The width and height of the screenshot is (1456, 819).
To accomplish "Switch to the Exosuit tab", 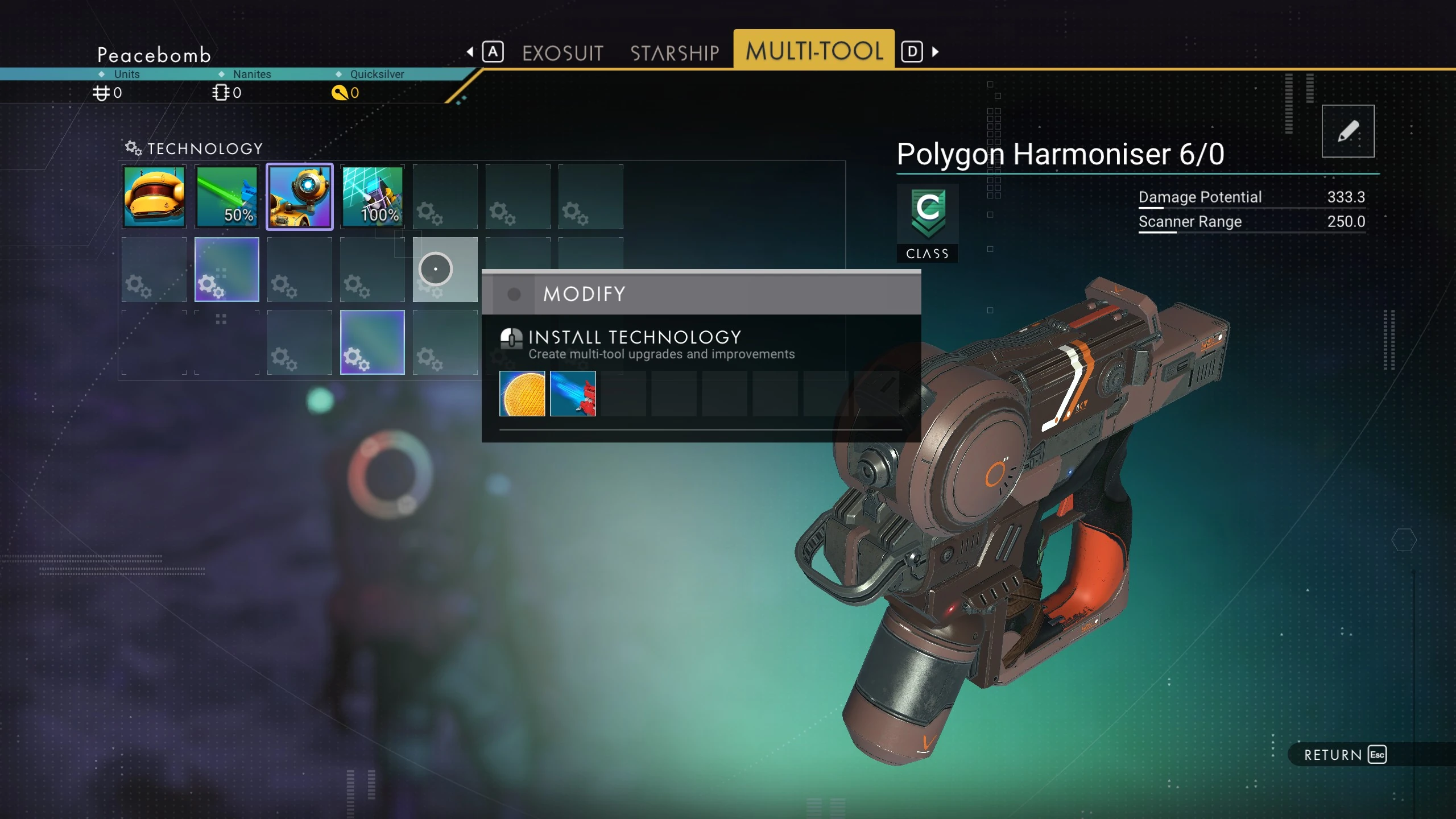I will [562, 53].
